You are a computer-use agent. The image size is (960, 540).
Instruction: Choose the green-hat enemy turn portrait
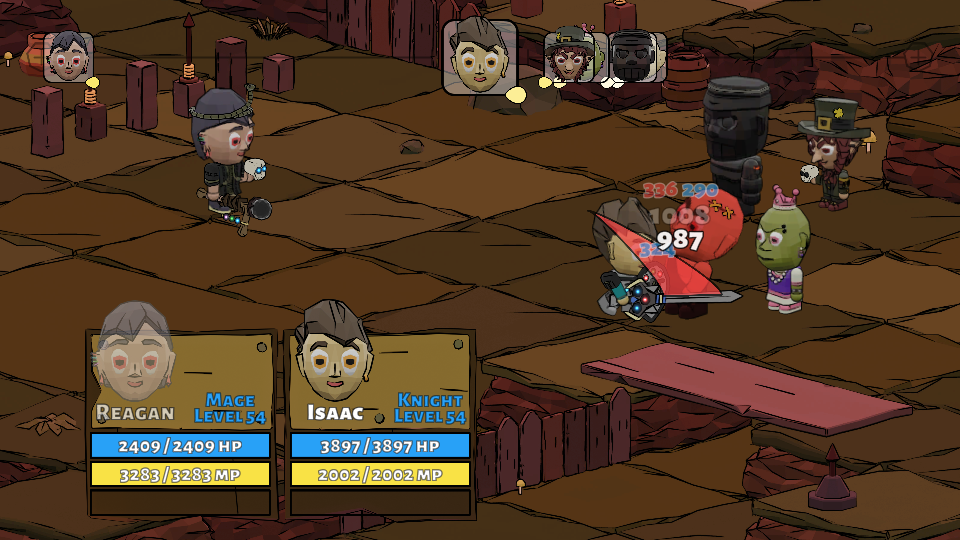coord(570,56)
